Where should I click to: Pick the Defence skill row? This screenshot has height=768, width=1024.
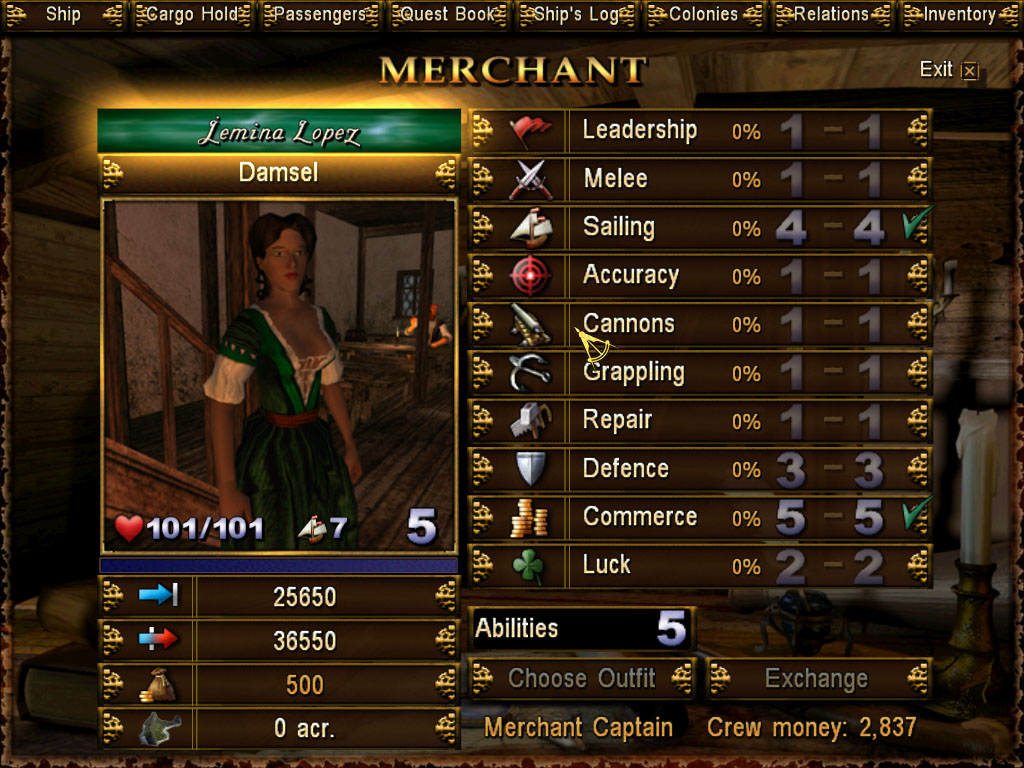point(700,469)
